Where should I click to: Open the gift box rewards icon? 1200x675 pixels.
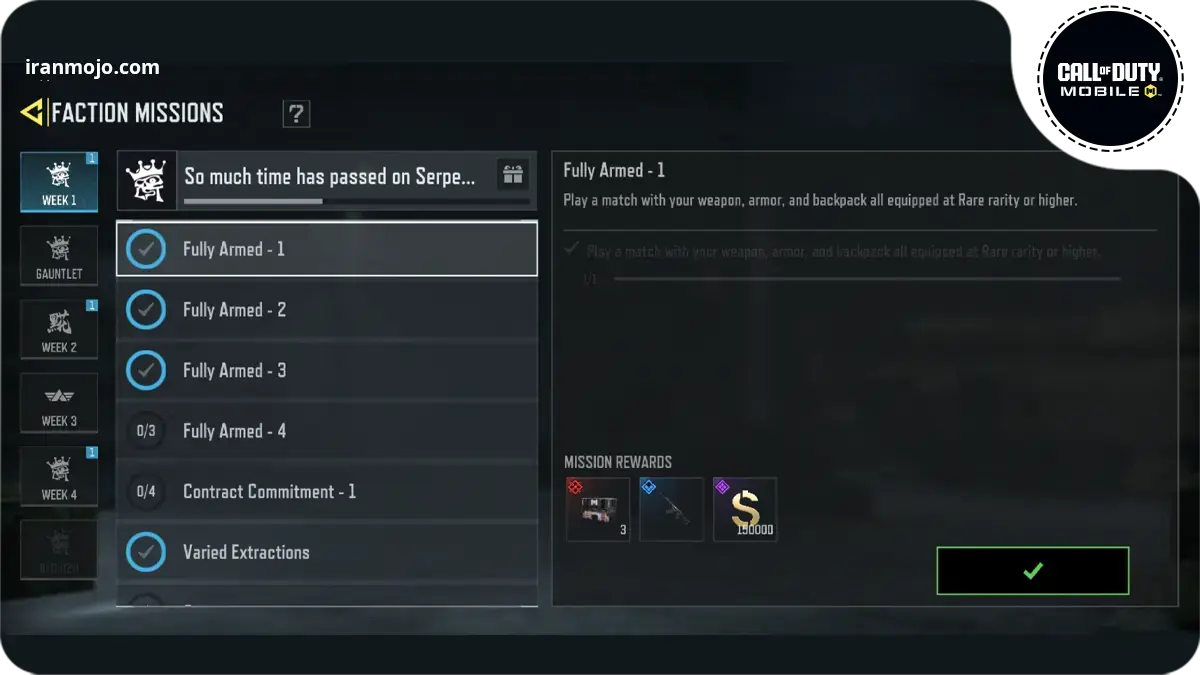click(513, 175)
